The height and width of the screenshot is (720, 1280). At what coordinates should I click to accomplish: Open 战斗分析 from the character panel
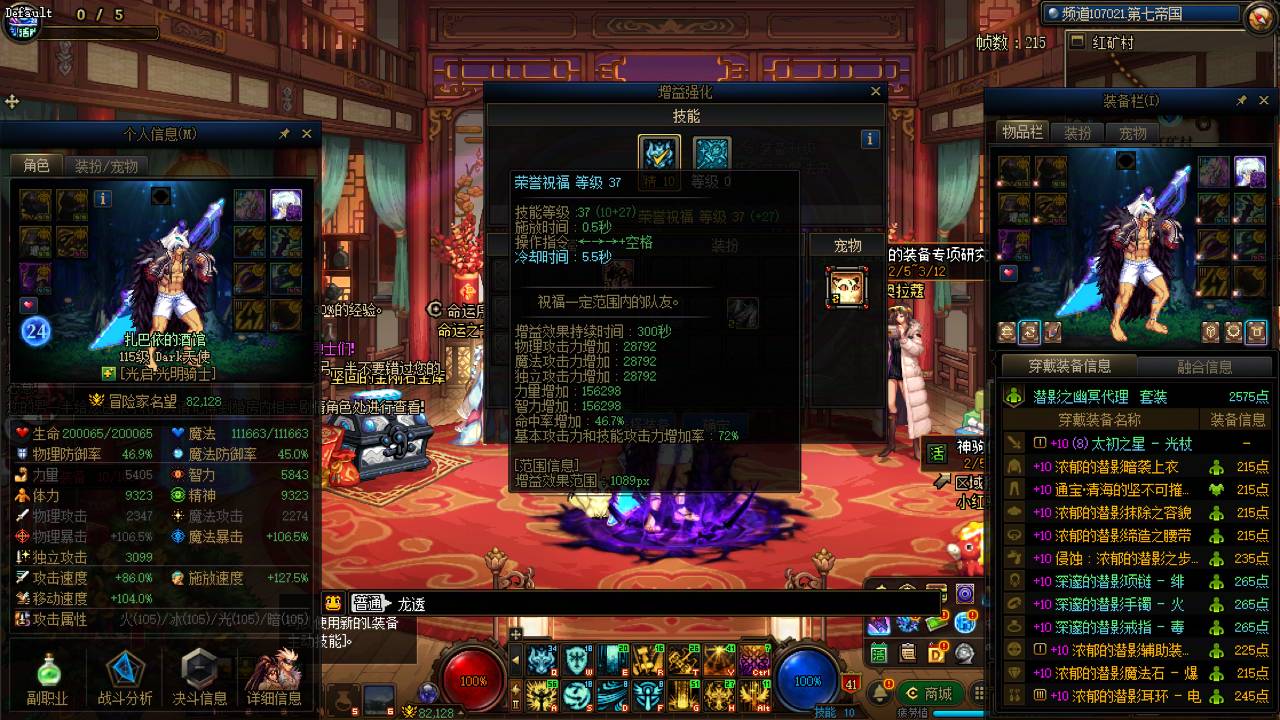123,669
